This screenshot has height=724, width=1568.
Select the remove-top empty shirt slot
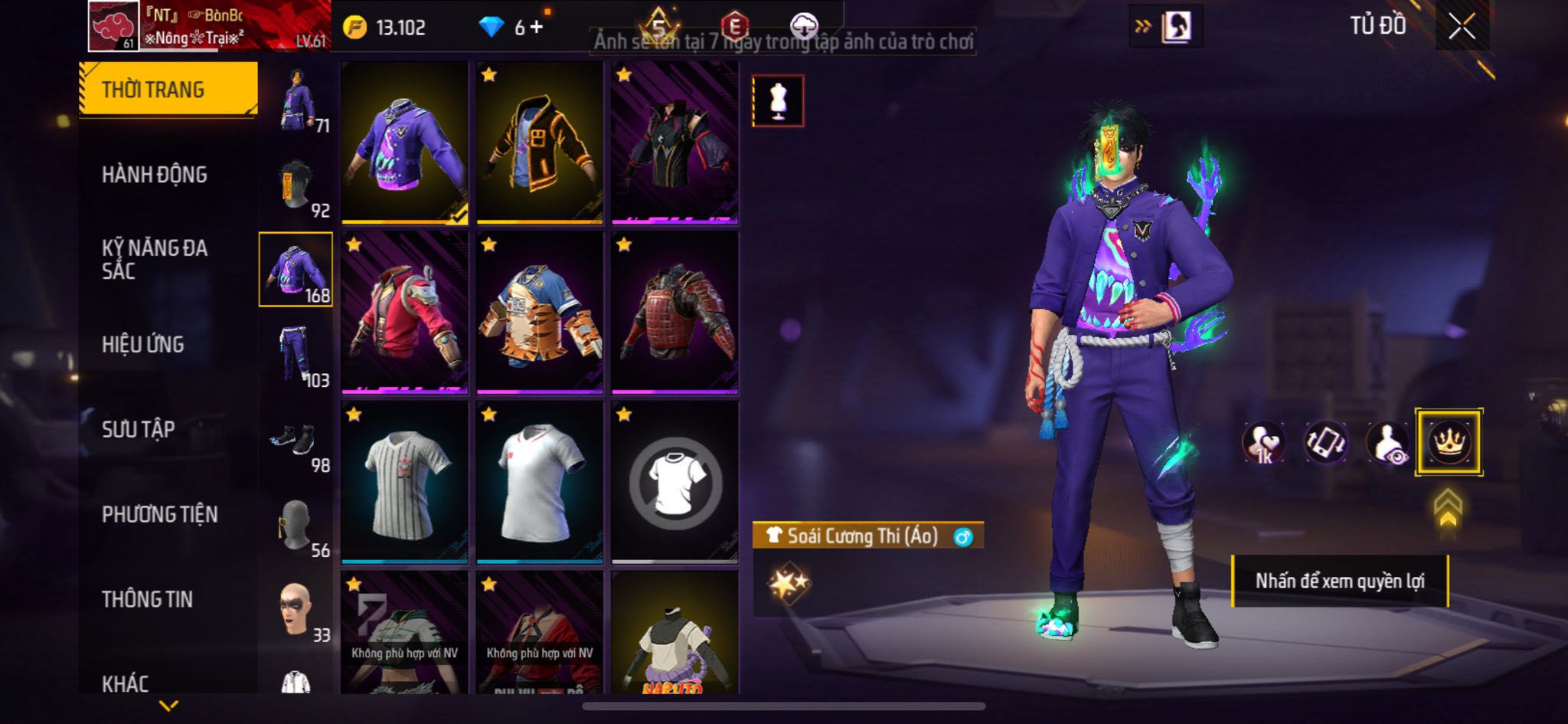click(x=675, y=483)
